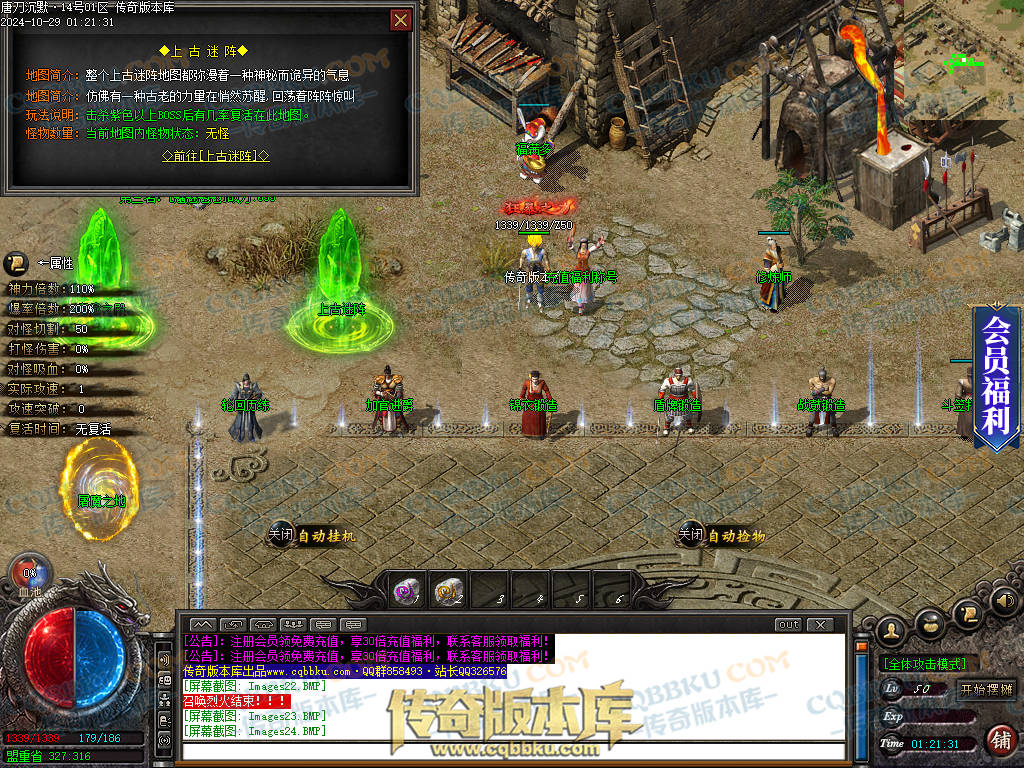The image size is (1024, 768).
Task: Type in the chat input field
Action: (x=510, y=751)
